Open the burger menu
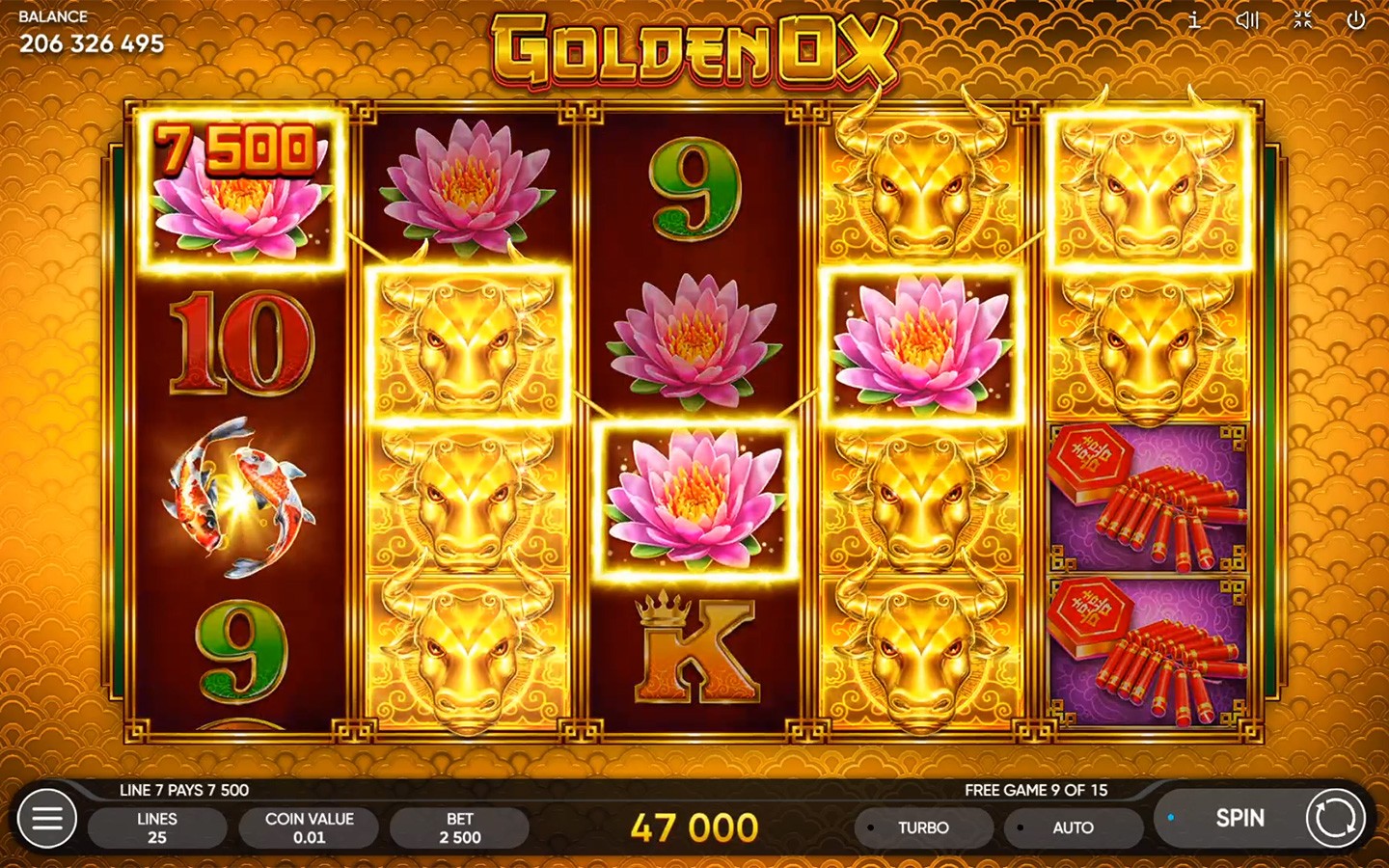1389x868 pixels. 46,819
